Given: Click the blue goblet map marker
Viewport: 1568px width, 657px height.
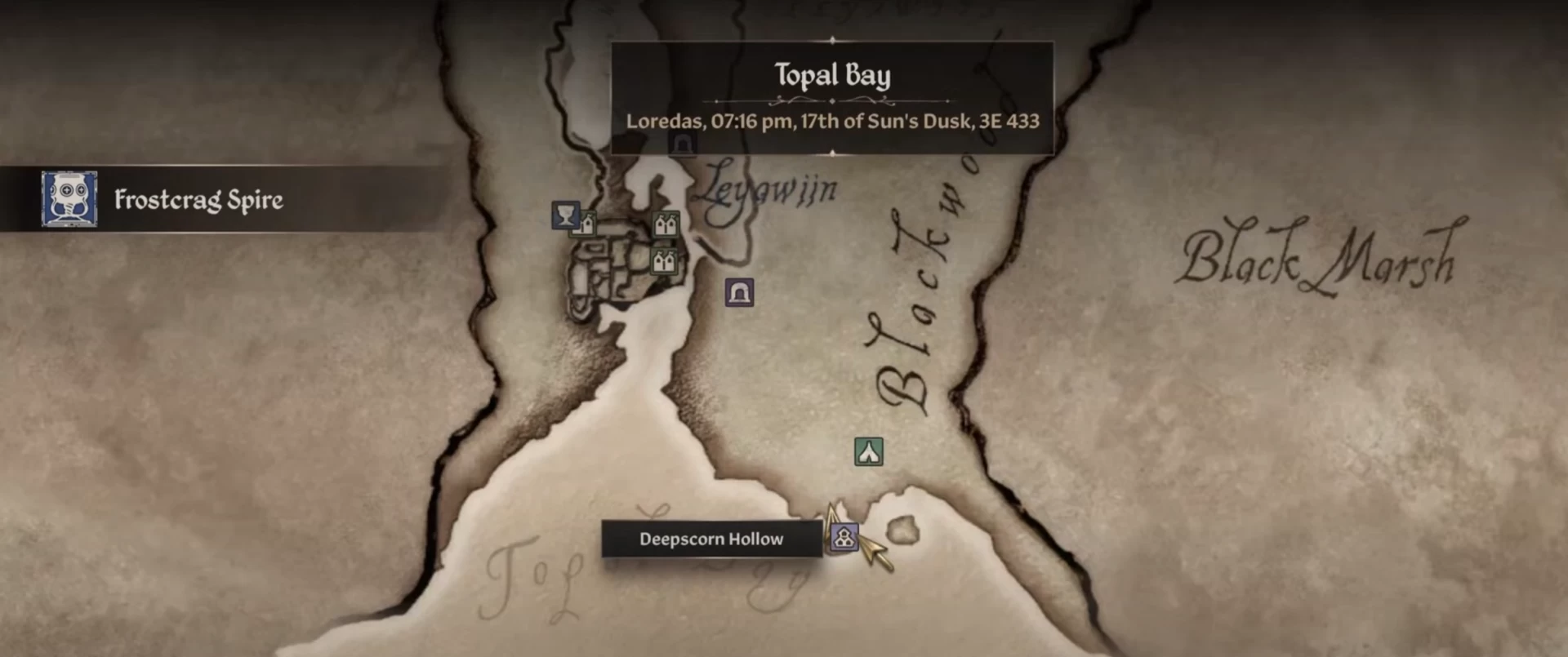Looking at the screenshot, I should tap(565, 215).
